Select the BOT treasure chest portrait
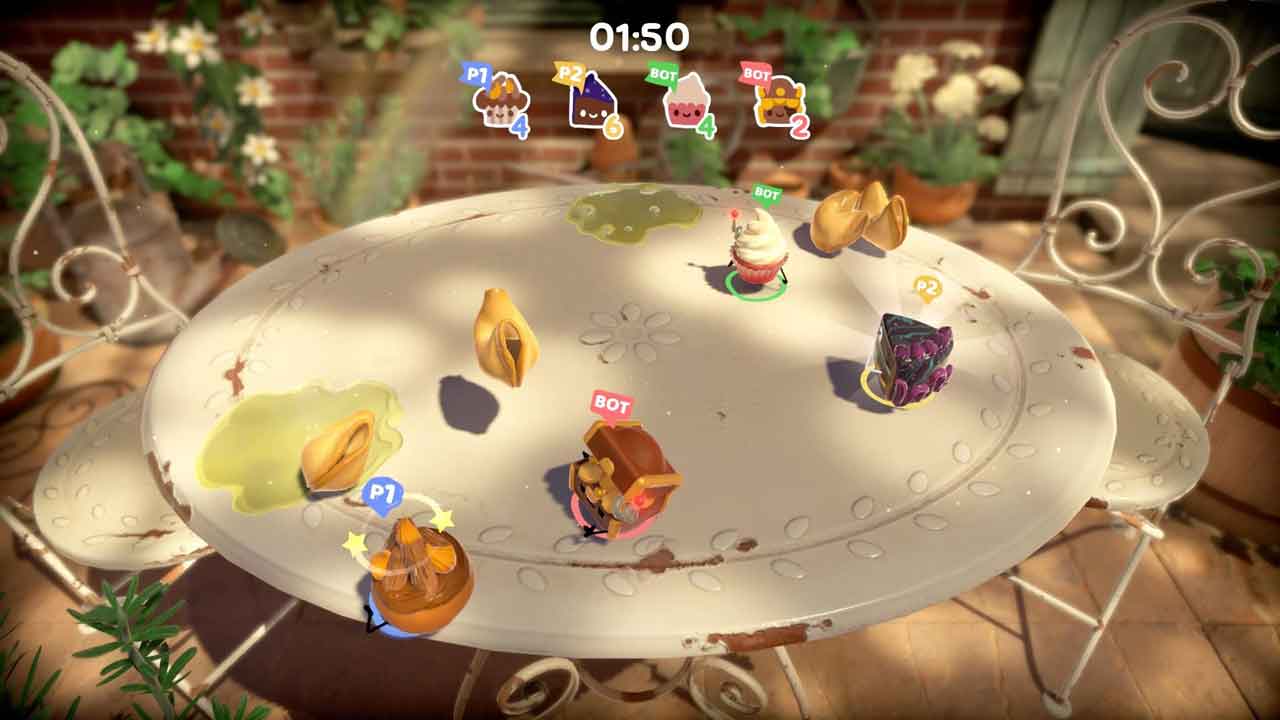 click(778, 103)
